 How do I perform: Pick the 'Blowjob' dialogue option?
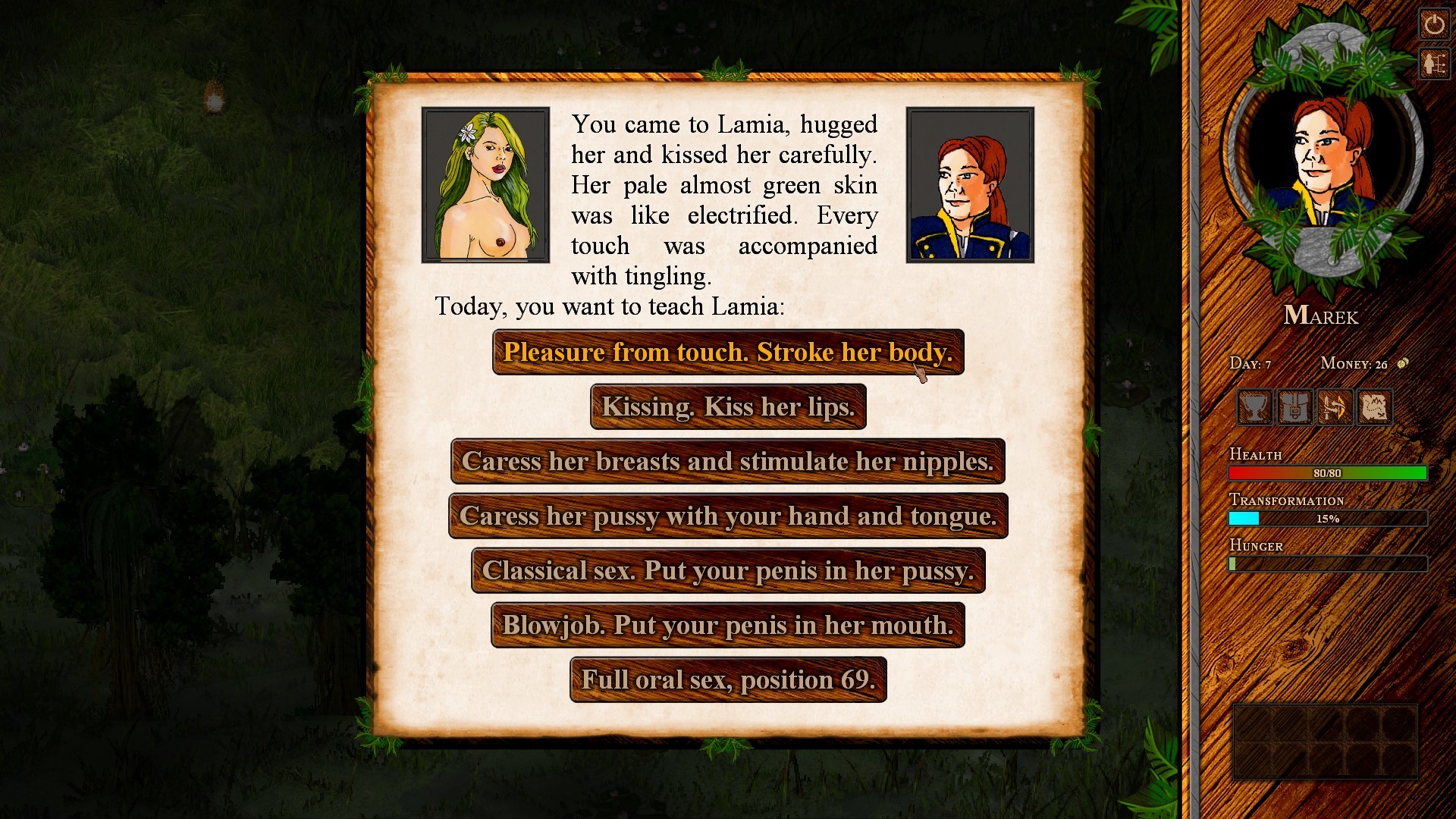[x=727, y=626]
